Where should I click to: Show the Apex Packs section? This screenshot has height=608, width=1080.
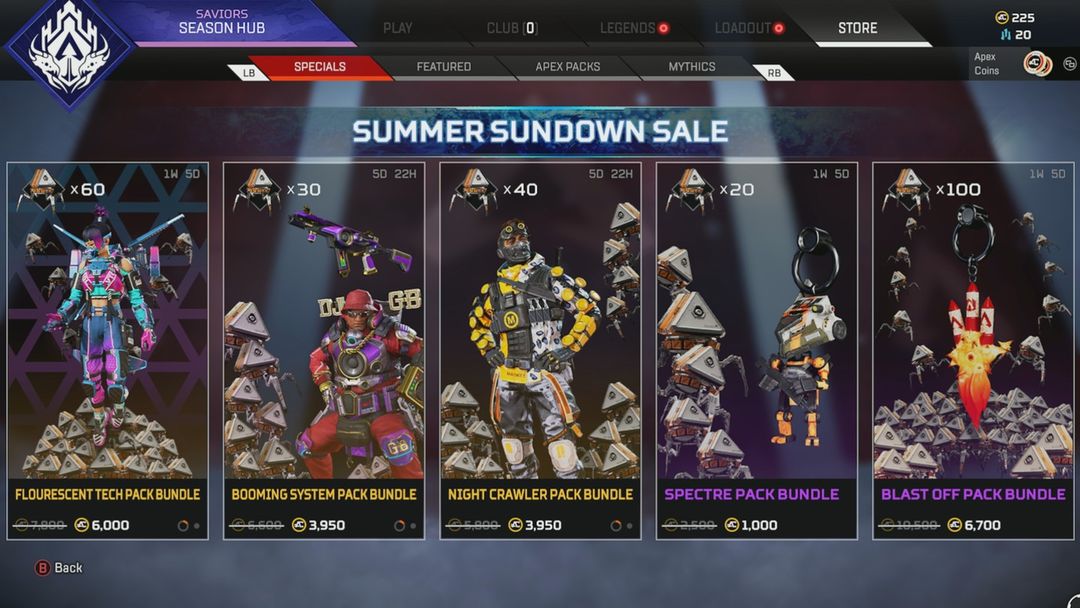[x=567, y=67]
